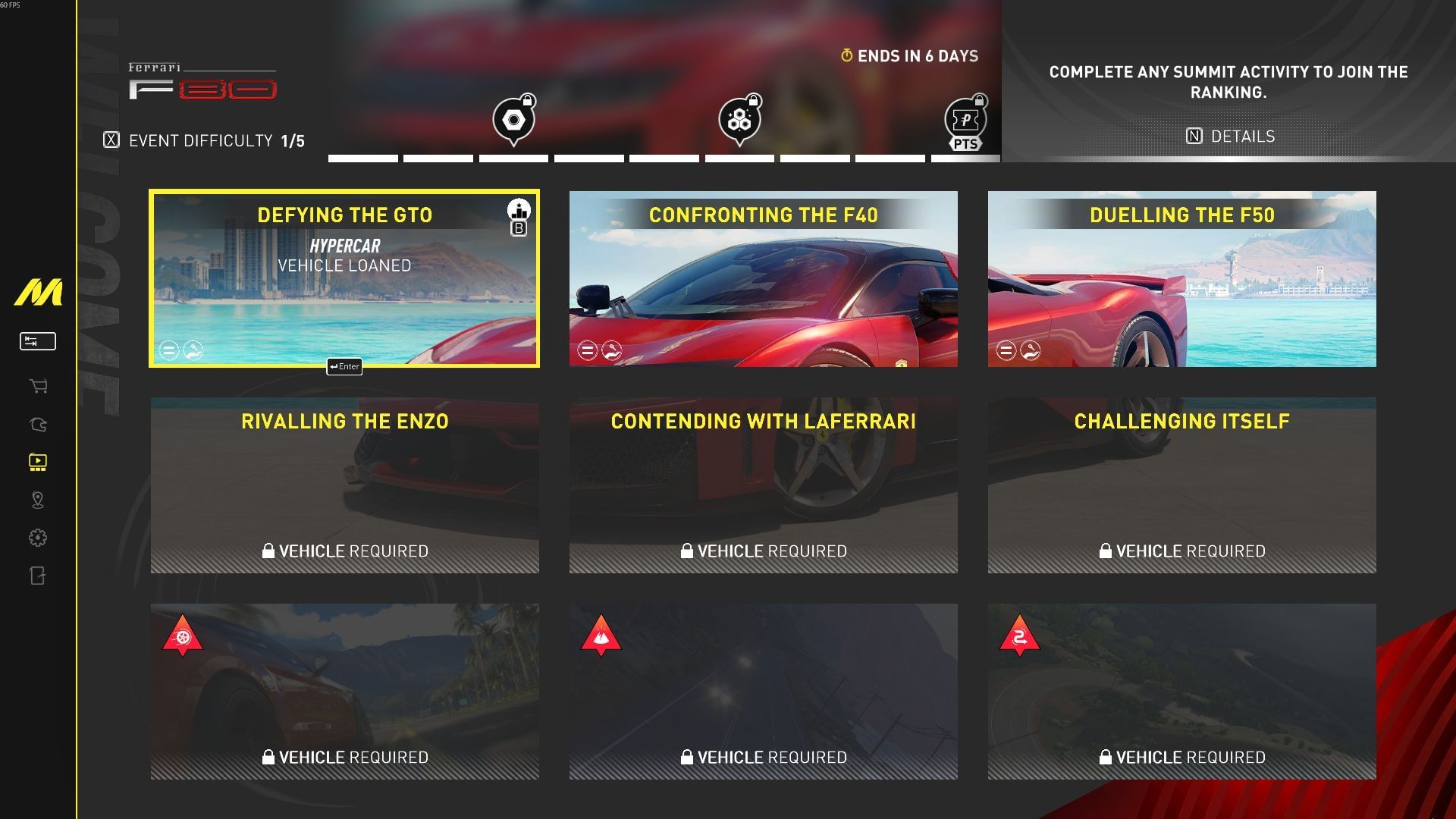This screenshot has height=819, width=1456.
Task: Click the single hex nut reward marker
Action: tap(513, 120)
